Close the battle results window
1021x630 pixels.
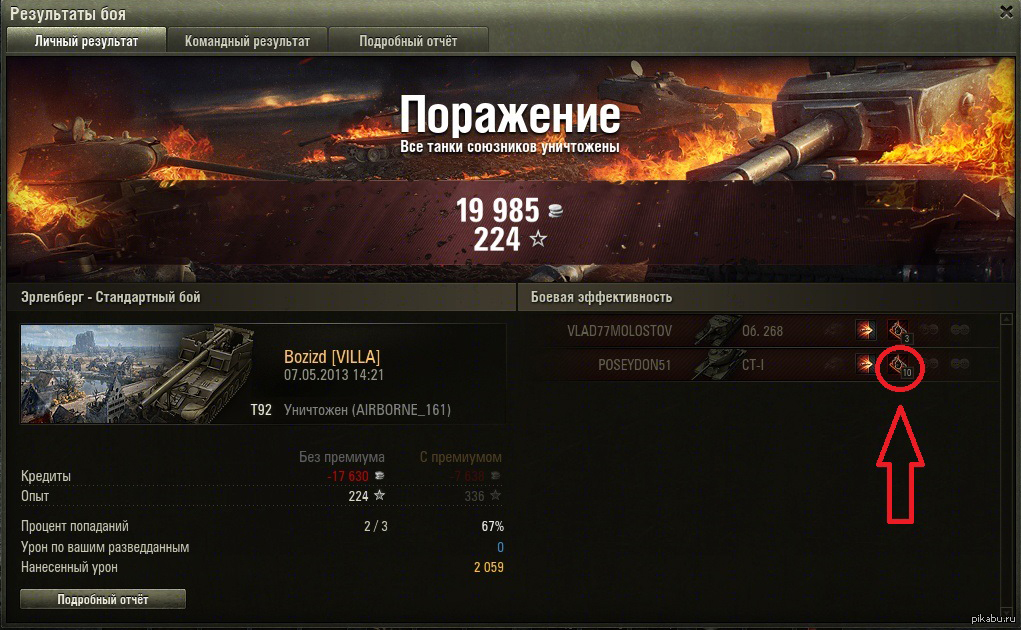click(x=1006, y=11)
